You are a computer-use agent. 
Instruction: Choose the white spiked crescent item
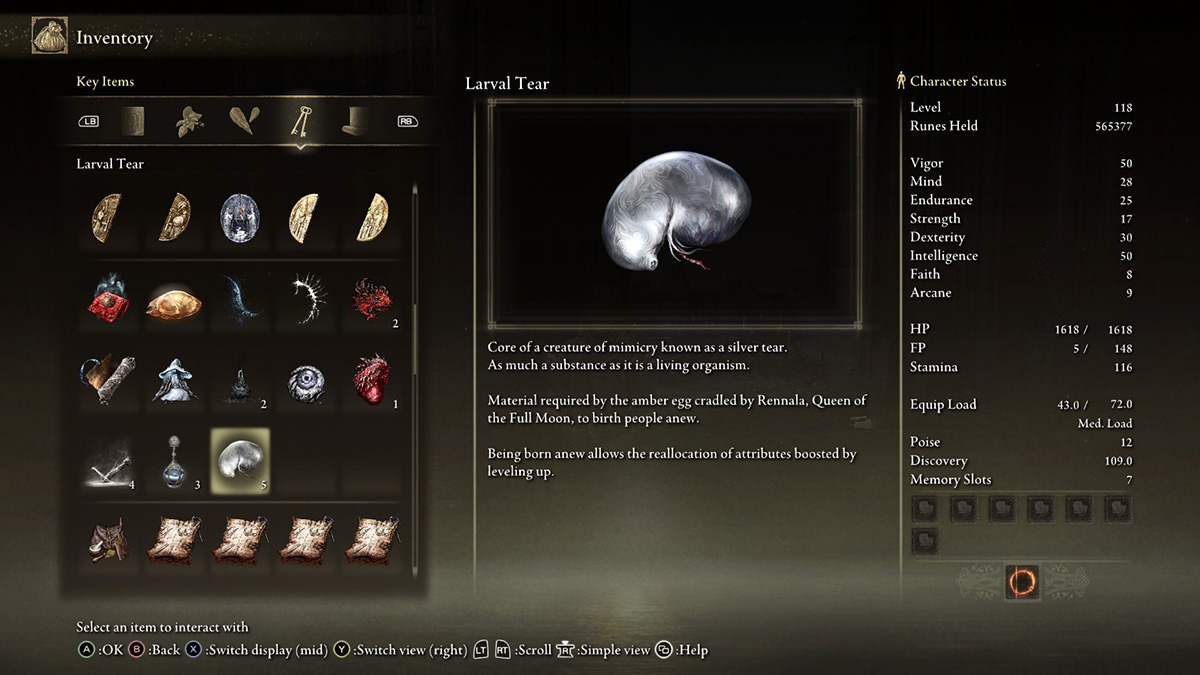pos(306,297)
